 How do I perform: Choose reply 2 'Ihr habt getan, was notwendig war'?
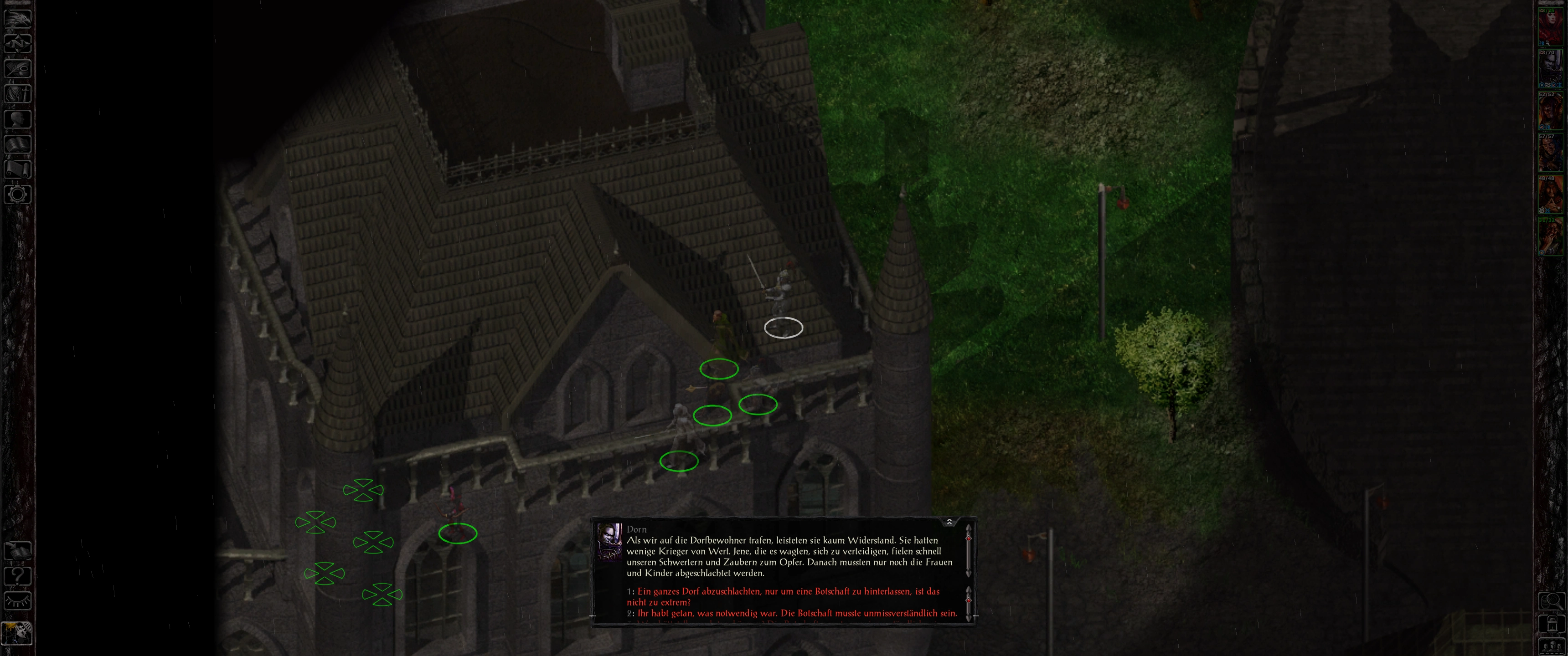click(797, 613)
